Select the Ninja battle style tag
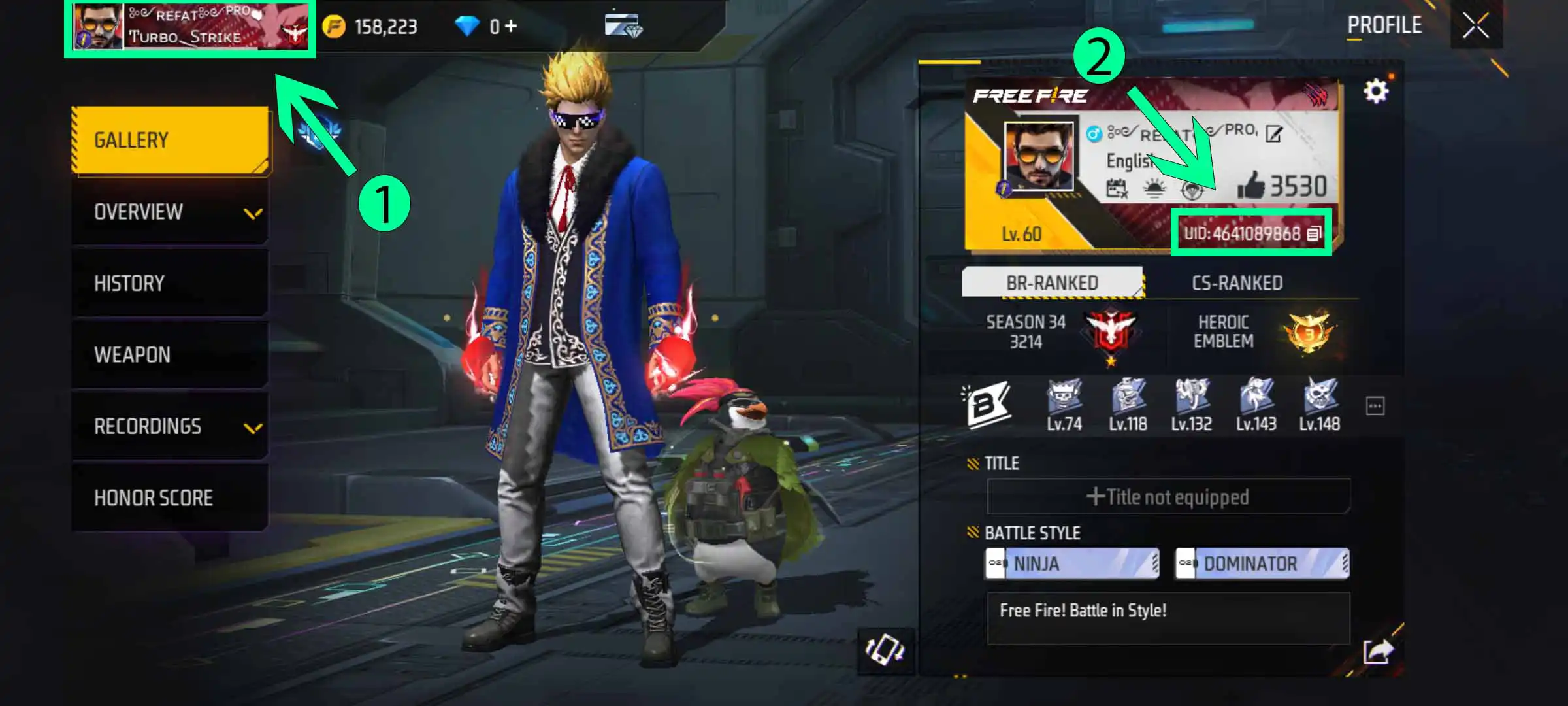1568x706 pixels. click(1071, 563)
